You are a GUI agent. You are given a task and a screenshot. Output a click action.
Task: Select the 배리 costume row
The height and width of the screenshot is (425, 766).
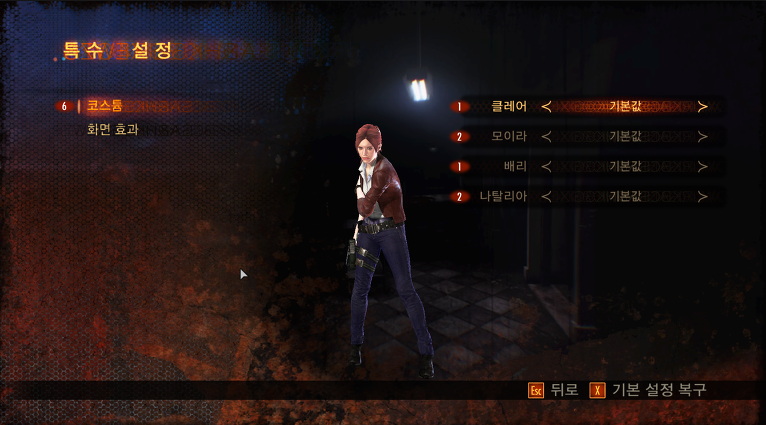[x=515, y=166]
